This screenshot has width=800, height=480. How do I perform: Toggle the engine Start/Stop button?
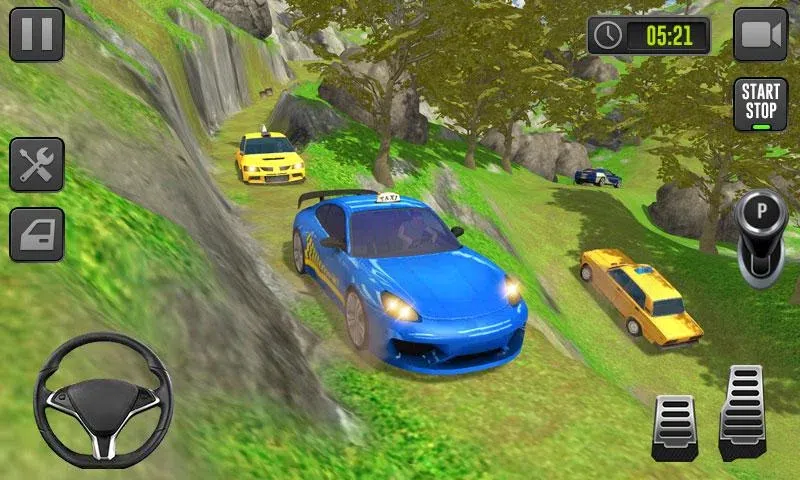tap(761, 104)
